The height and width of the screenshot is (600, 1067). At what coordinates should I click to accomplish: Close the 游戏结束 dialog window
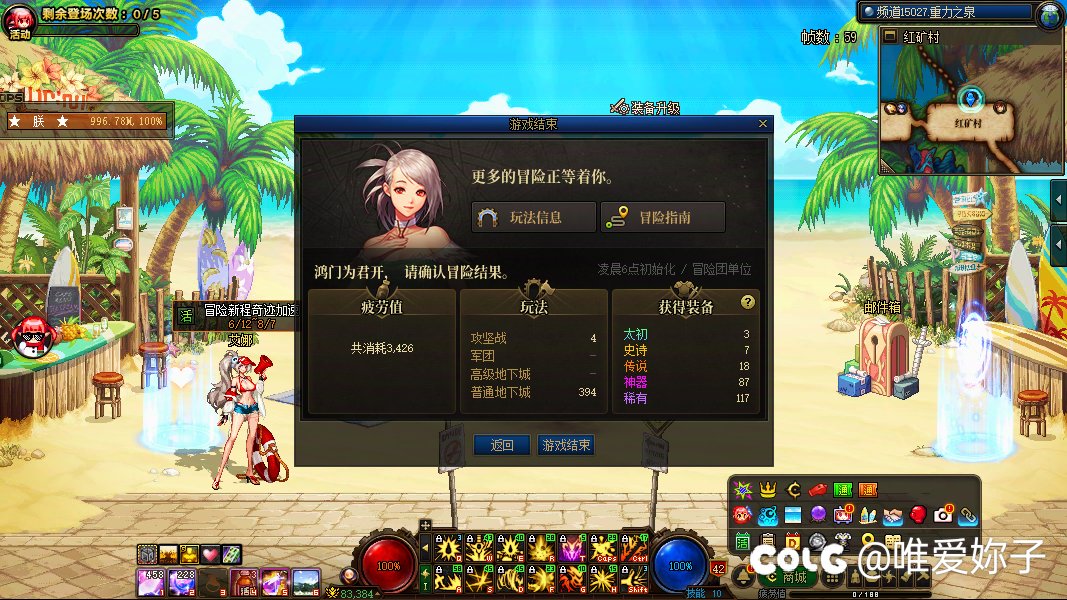pyautogui.click(x=763, y=124)
